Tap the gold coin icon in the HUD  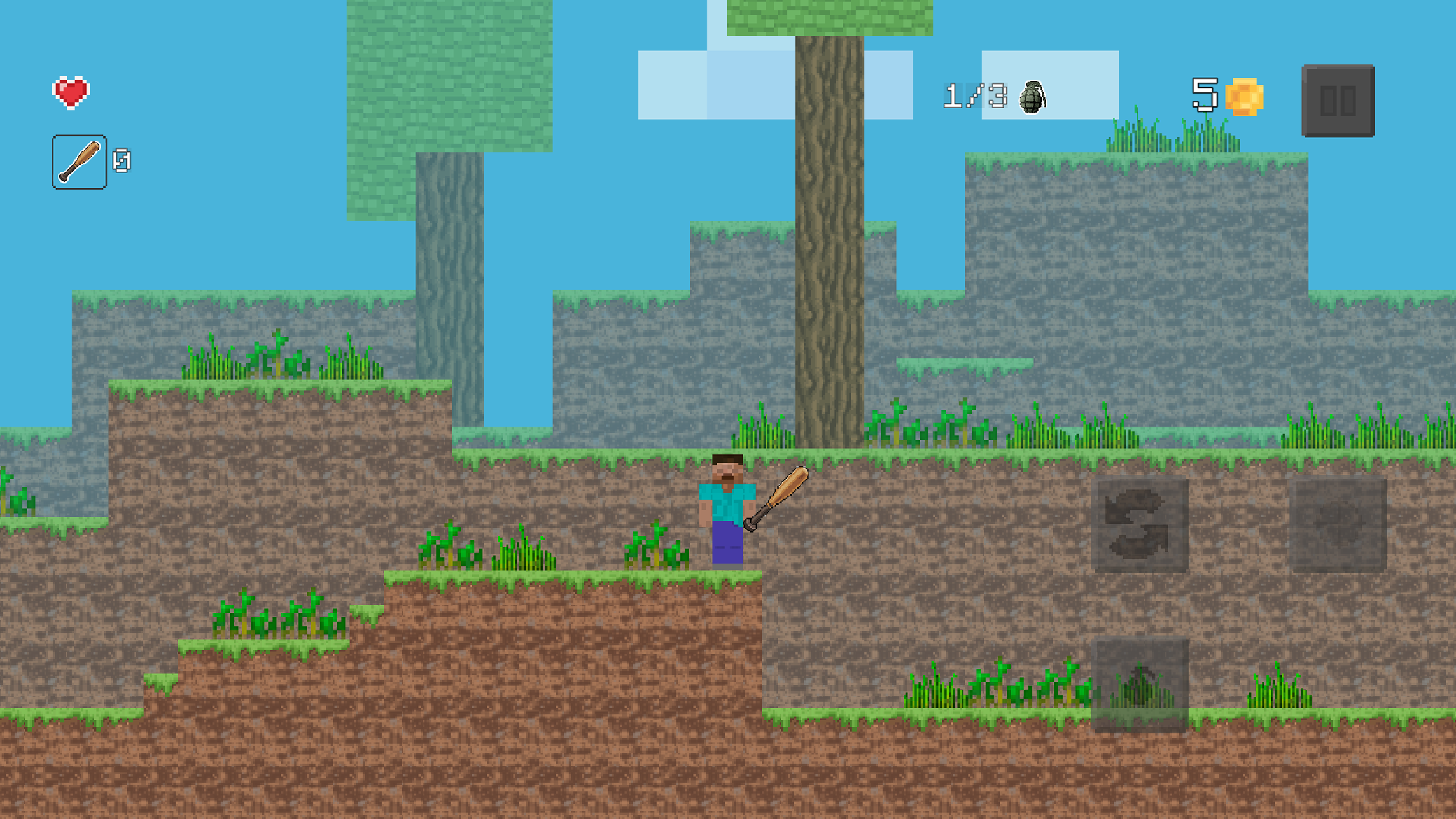click(1246, 97)
